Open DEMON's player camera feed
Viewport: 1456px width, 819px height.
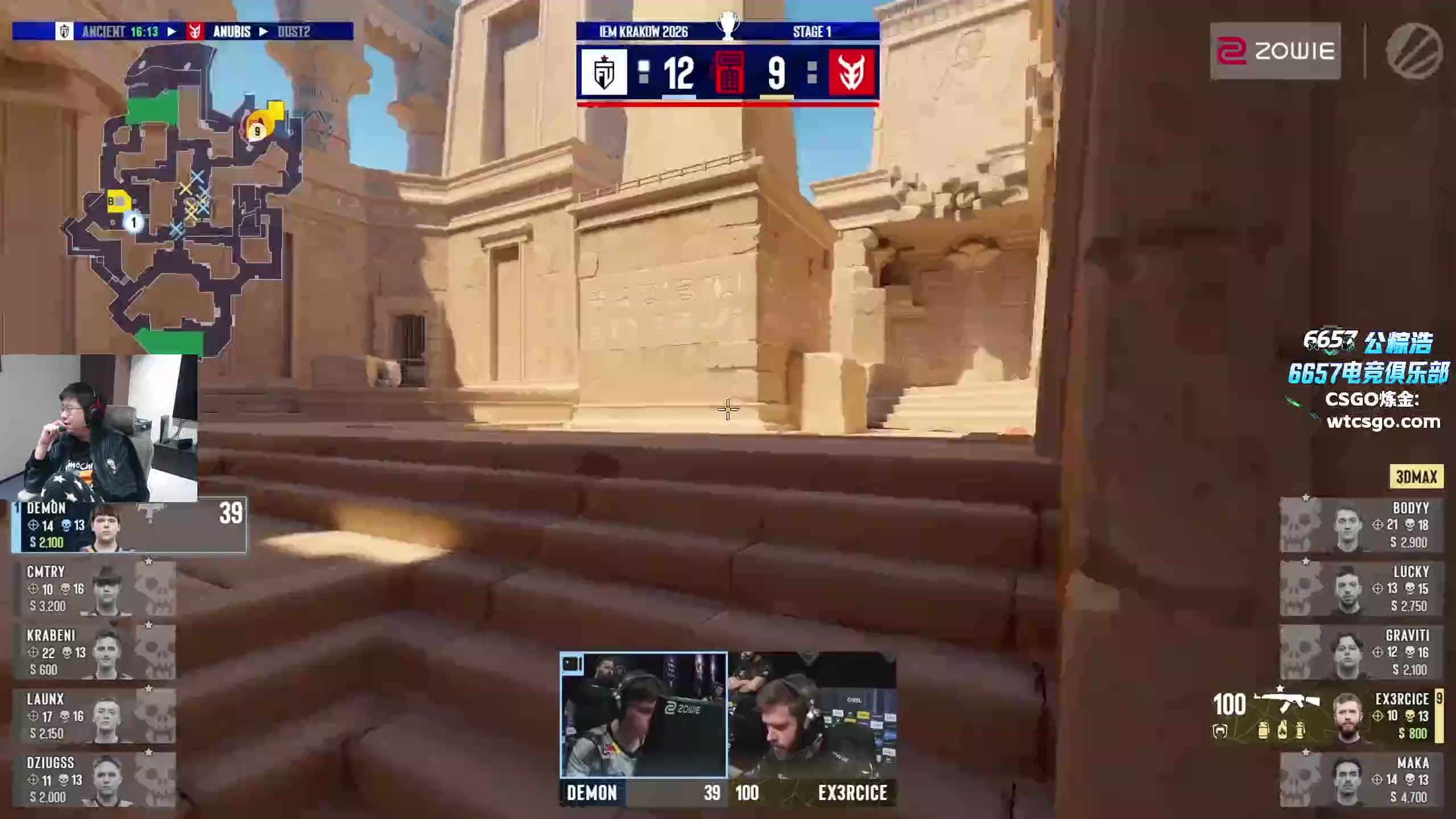pos(643,715)
